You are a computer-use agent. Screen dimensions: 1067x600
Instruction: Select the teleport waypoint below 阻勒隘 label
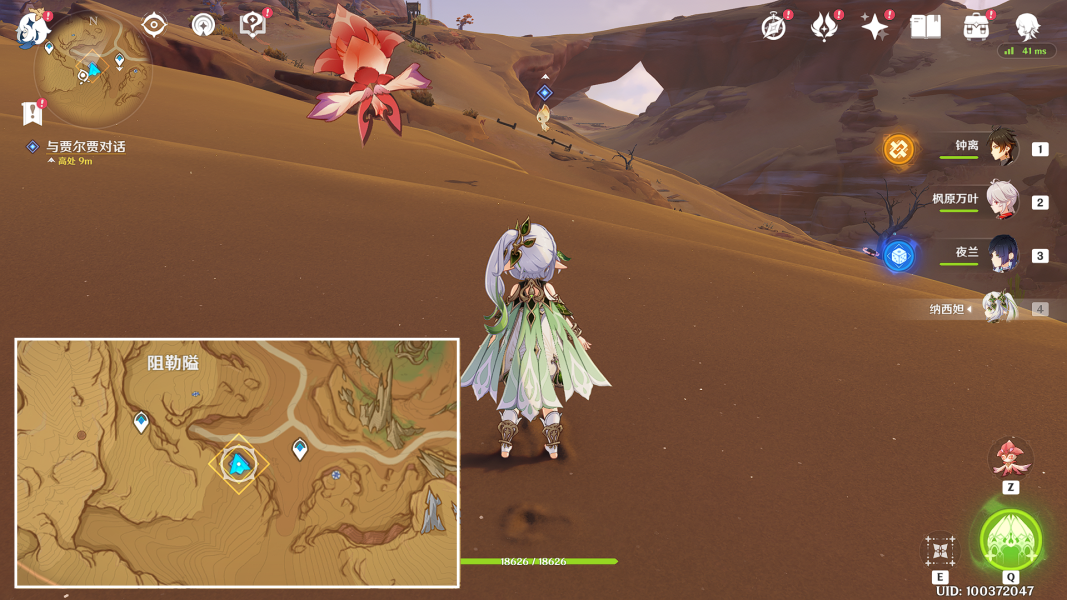pyautogui.click(x=141, y=422)
